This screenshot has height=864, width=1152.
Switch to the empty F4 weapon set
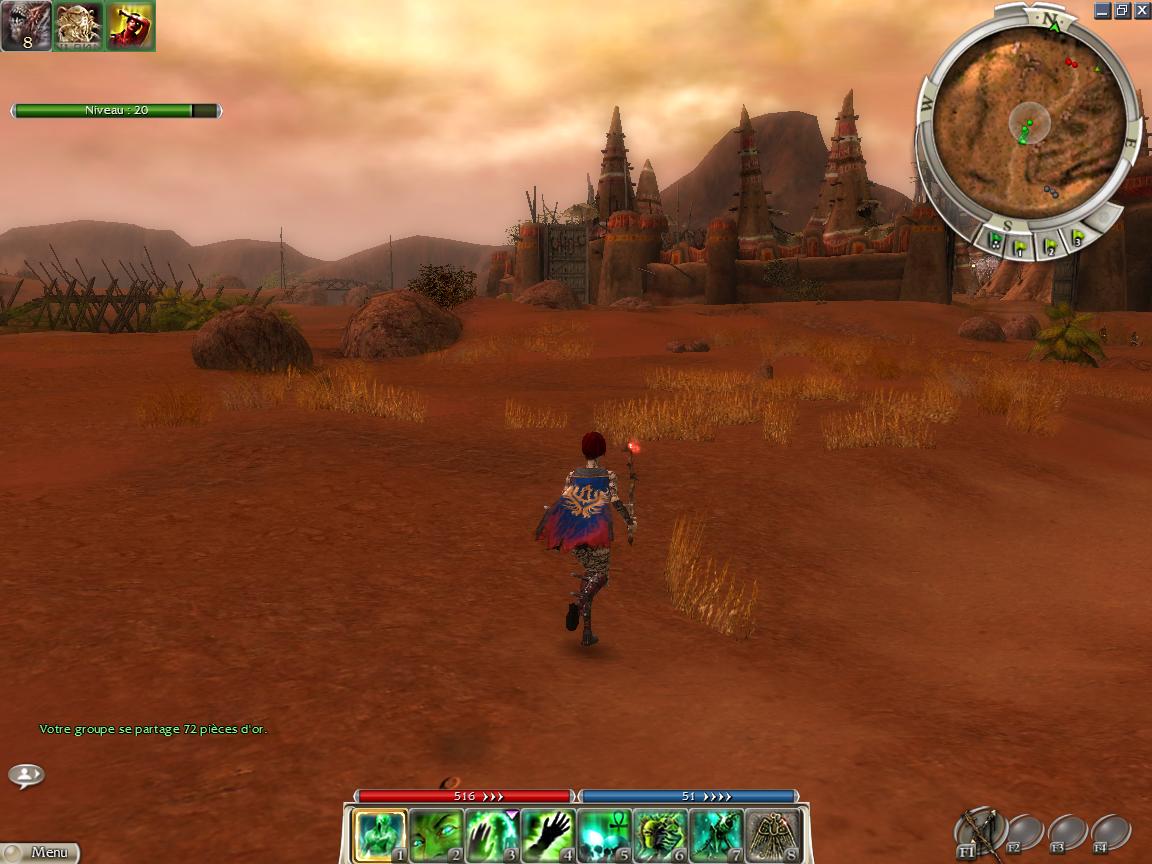click(1111, 832)
